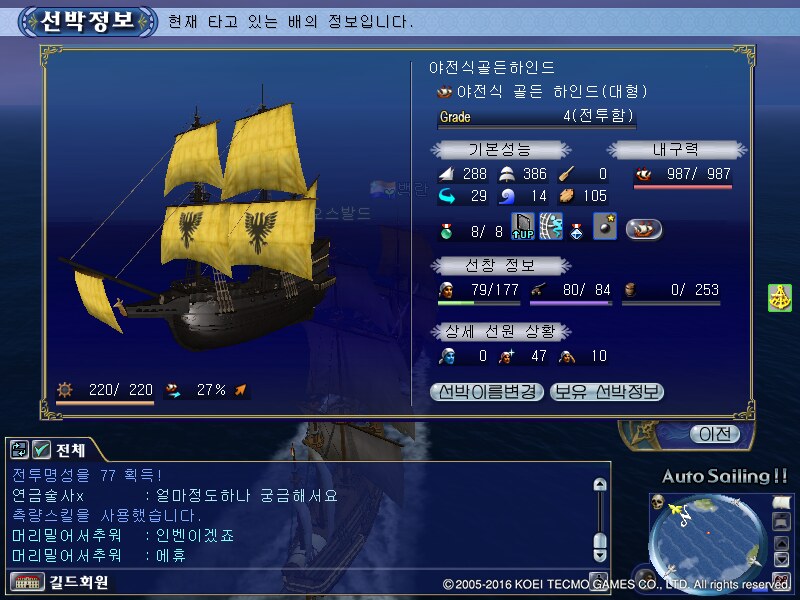Select the running figure net skill icon
This screenshot has height=600, width=800.
550,228
